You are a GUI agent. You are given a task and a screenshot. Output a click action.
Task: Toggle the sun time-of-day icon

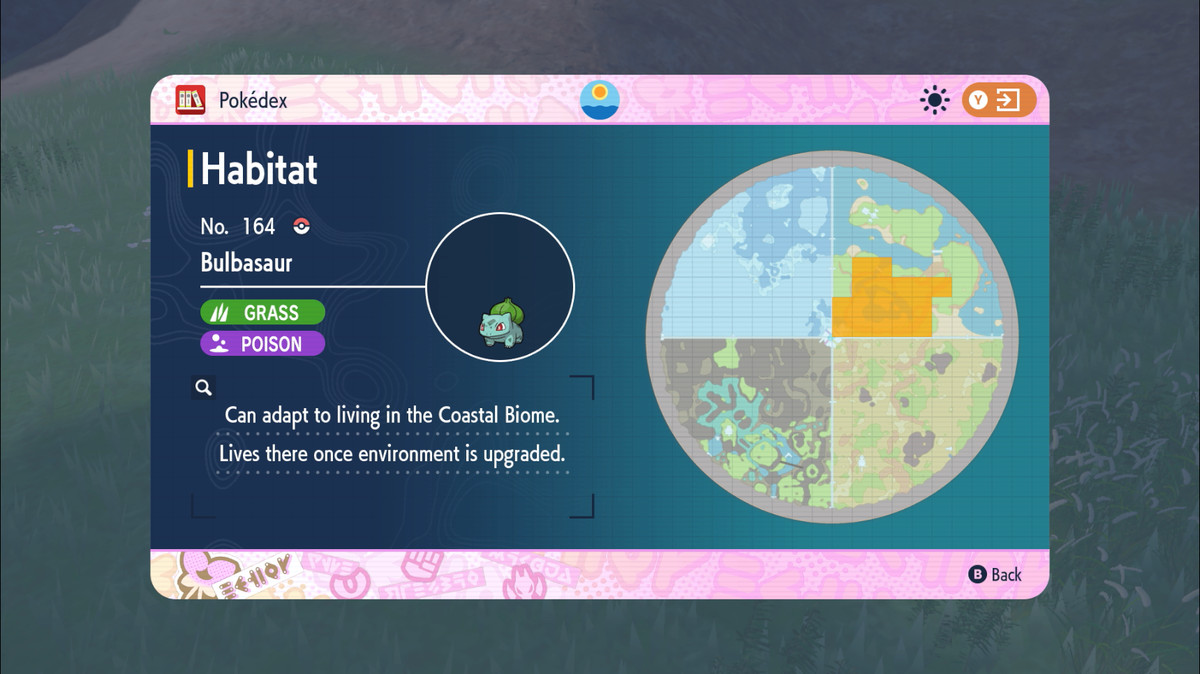[x=935, y=100]
